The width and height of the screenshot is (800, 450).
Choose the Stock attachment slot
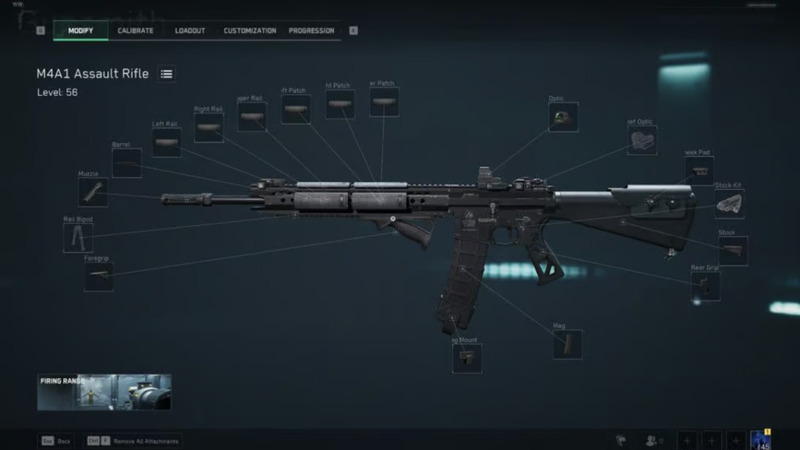(x=731, y=251)
